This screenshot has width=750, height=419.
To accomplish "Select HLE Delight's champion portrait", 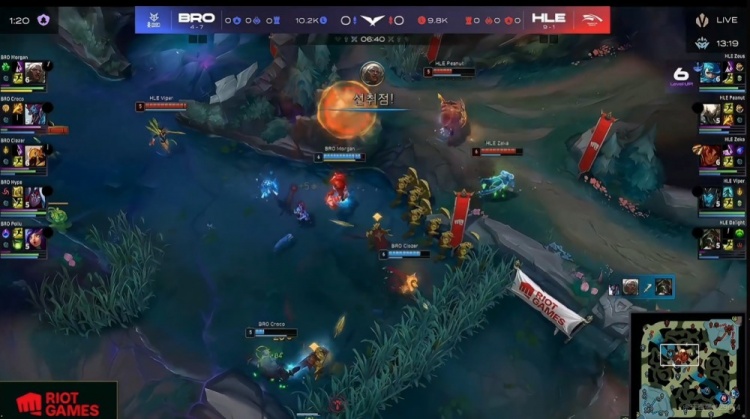I will click(x=711, y=238).
